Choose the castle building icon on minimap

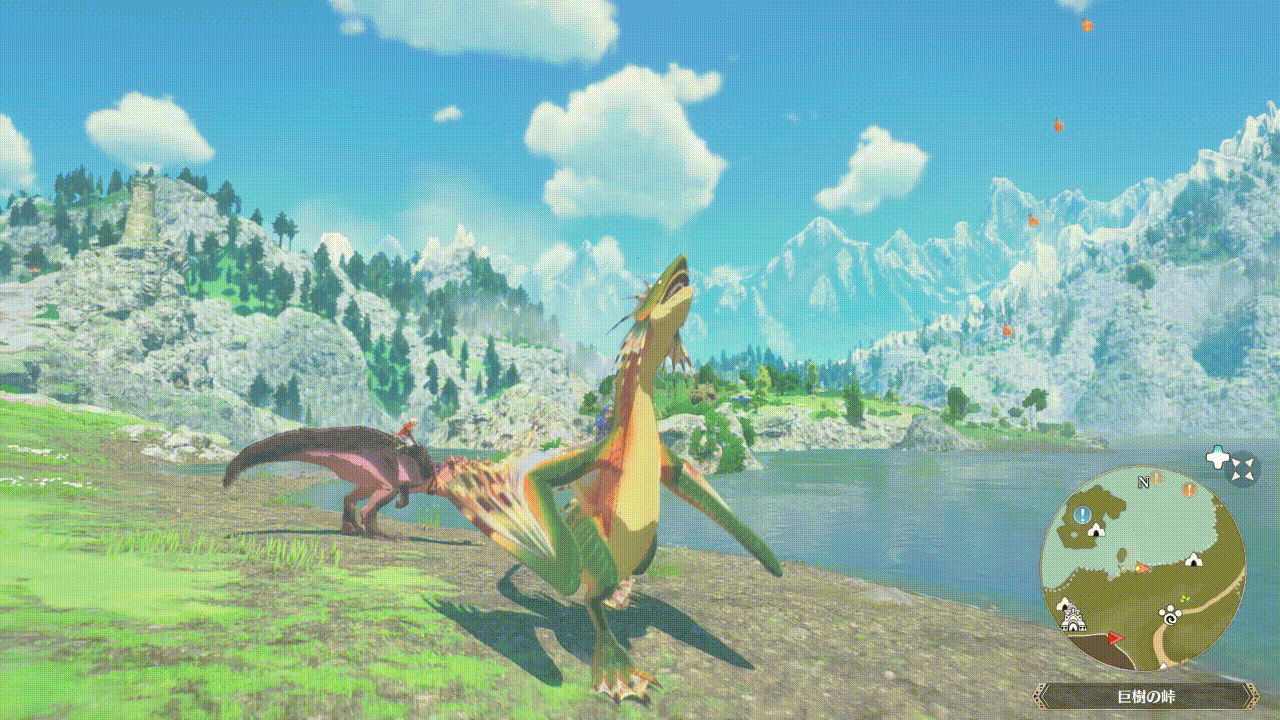coord(1073,619)
